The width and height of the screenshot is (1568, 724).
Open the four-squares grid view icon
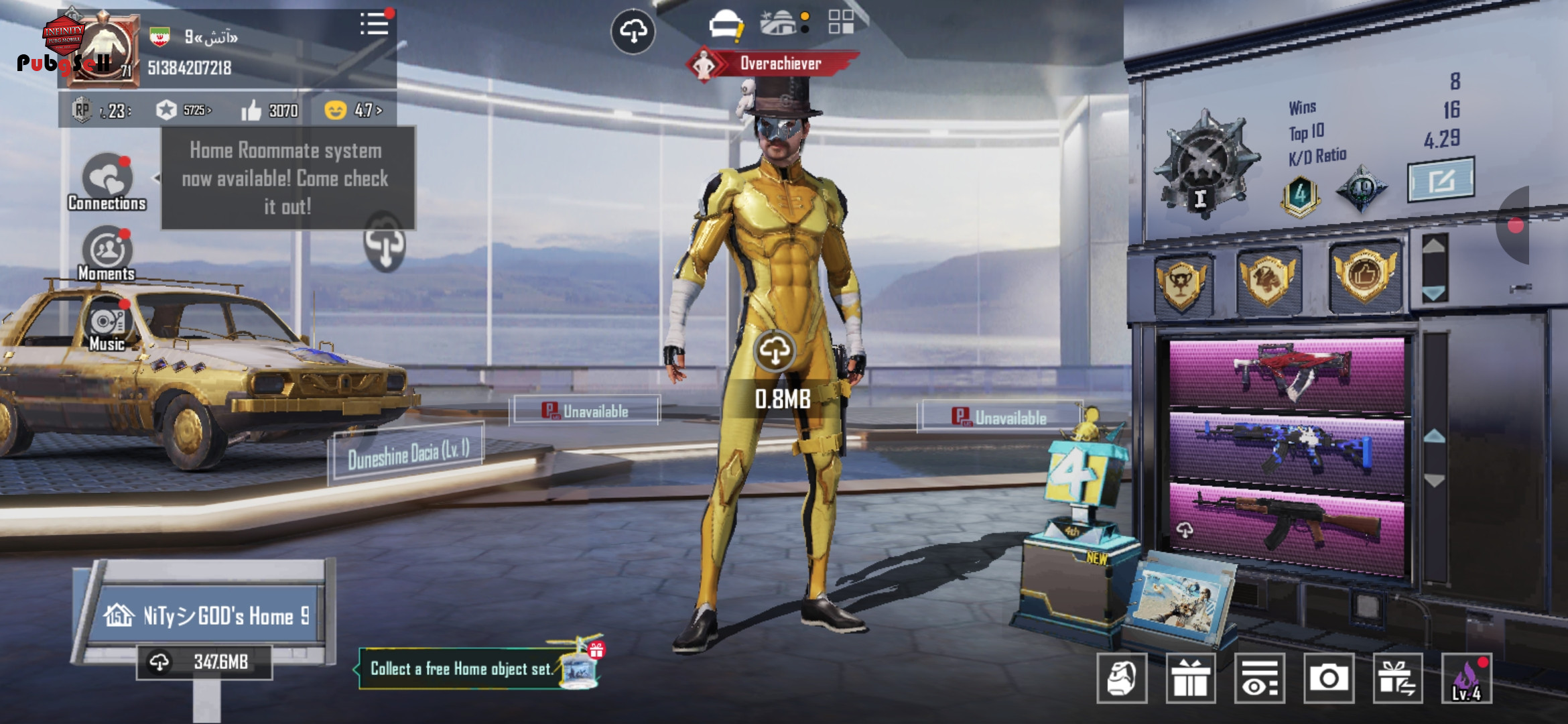click(840, 22)
